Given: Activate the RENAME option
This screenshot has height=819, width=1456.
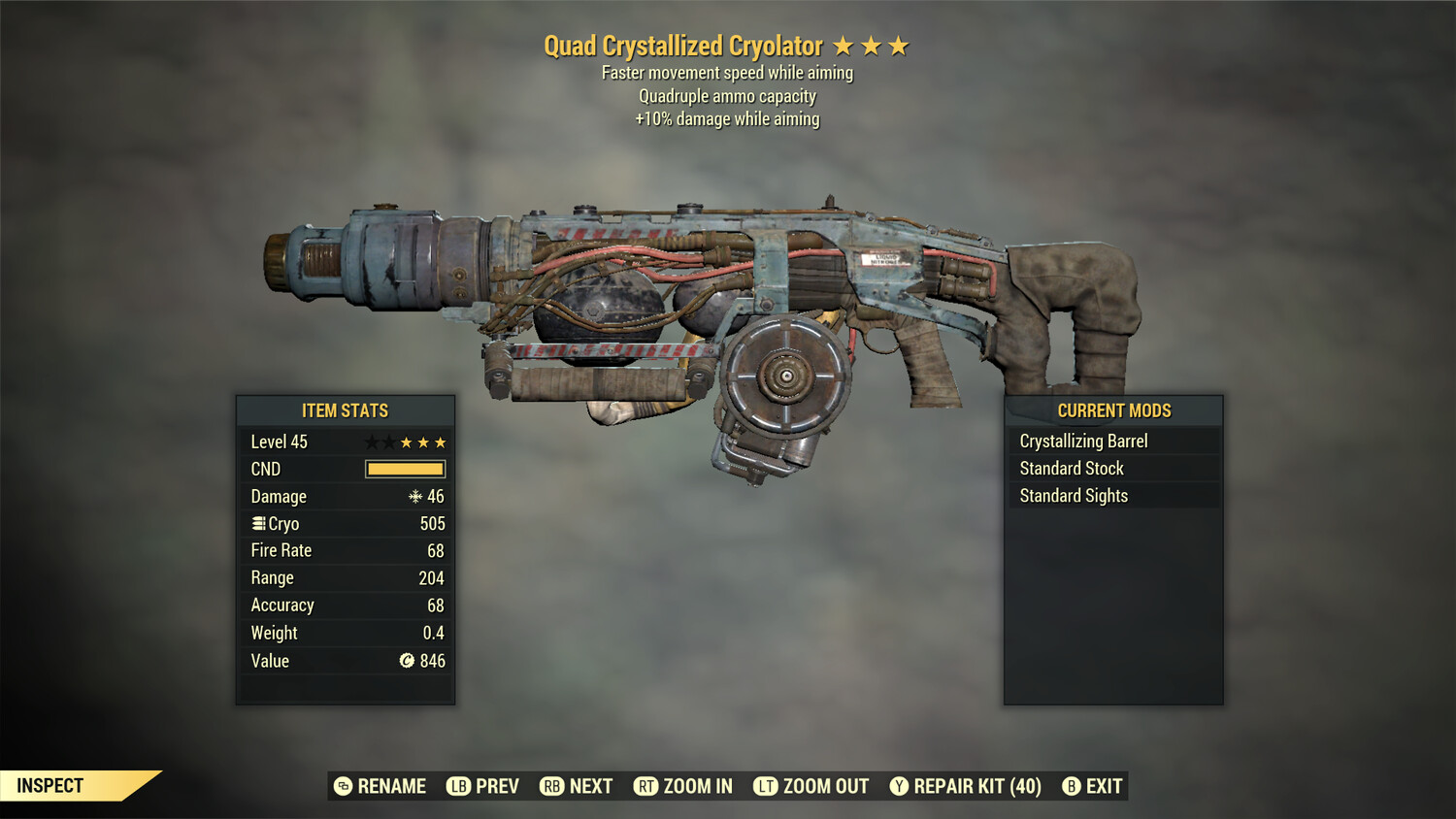Looking at the screenshot, I should [x=392, y=786].
